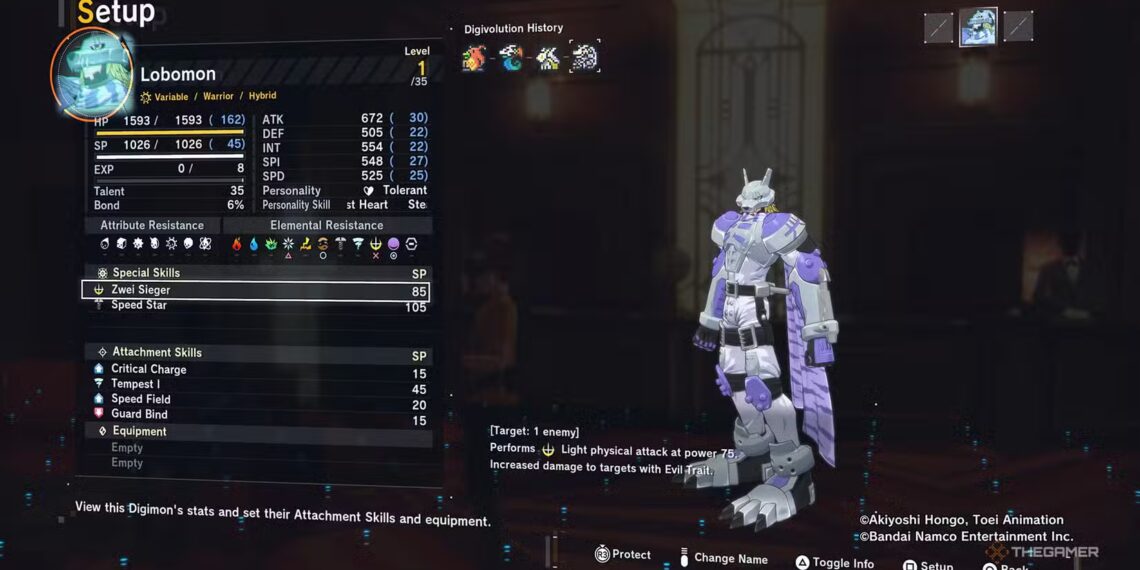
Task: Click the fire elemental resistance icon
Action: 237,244
